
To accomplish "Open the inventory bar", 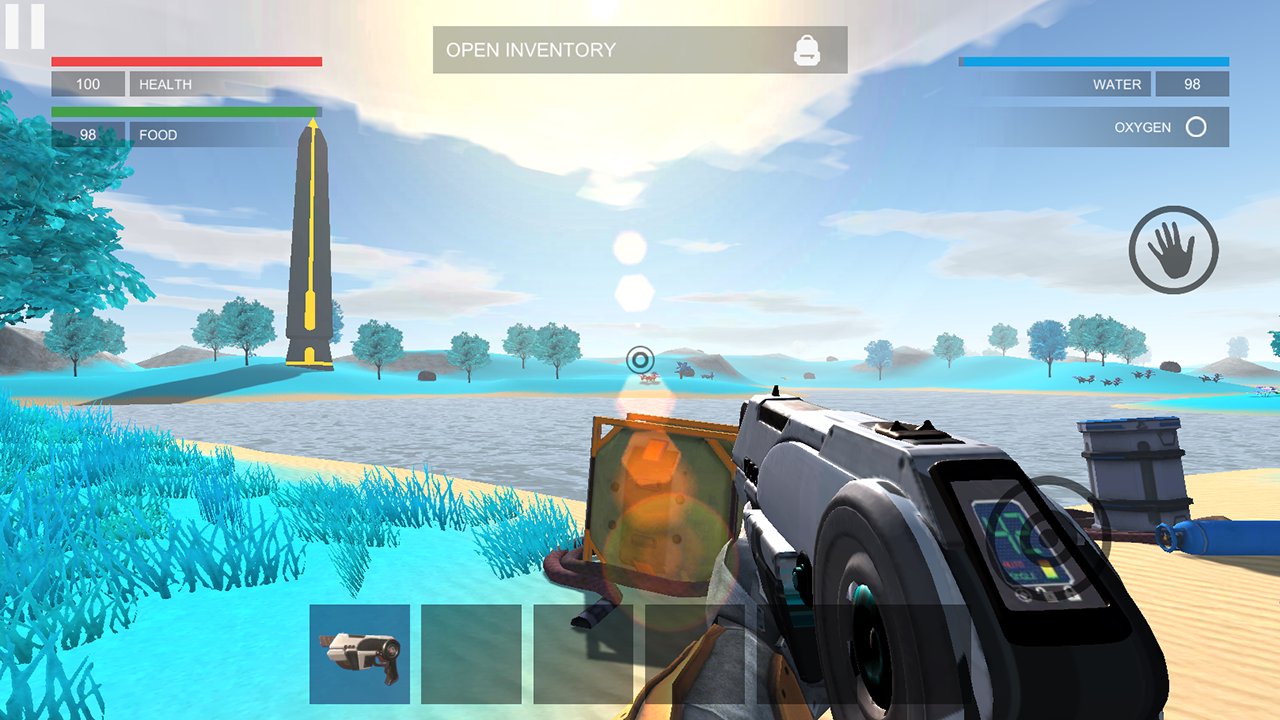I will pos(639,50).
